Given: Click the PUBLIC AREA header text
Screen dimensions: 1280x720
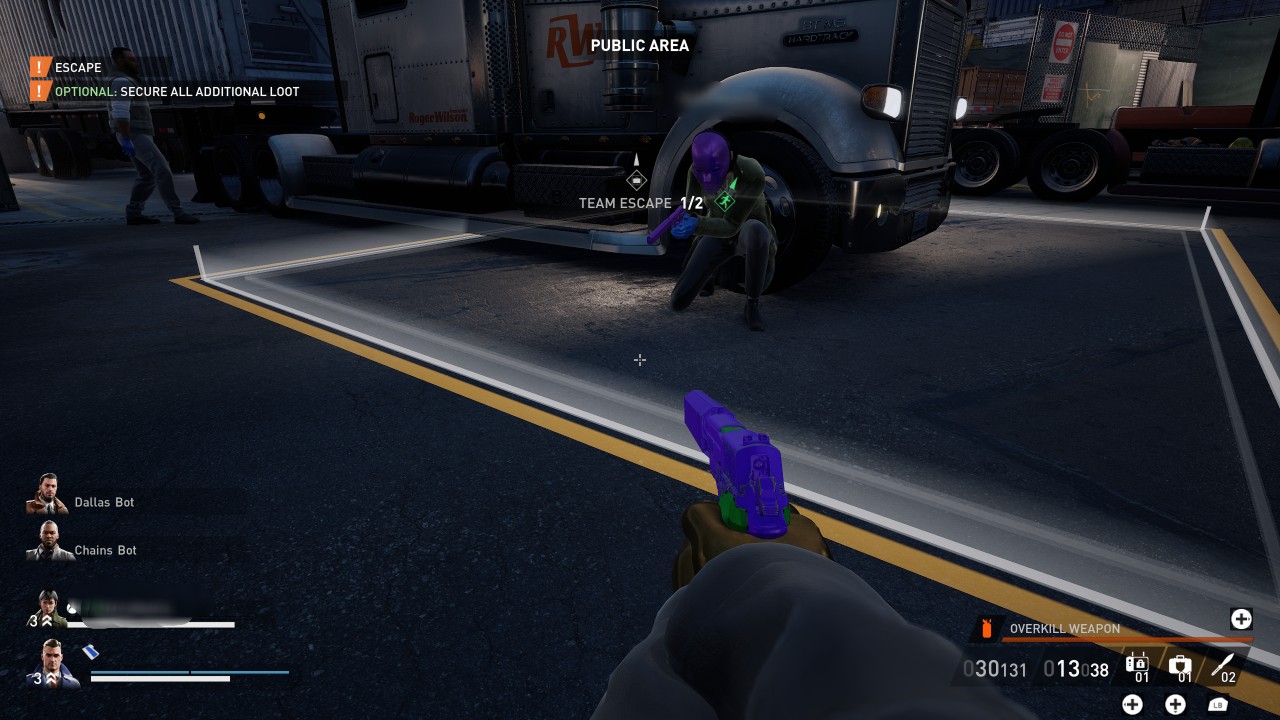Looking at the screenshot, I should pos(639,45).
